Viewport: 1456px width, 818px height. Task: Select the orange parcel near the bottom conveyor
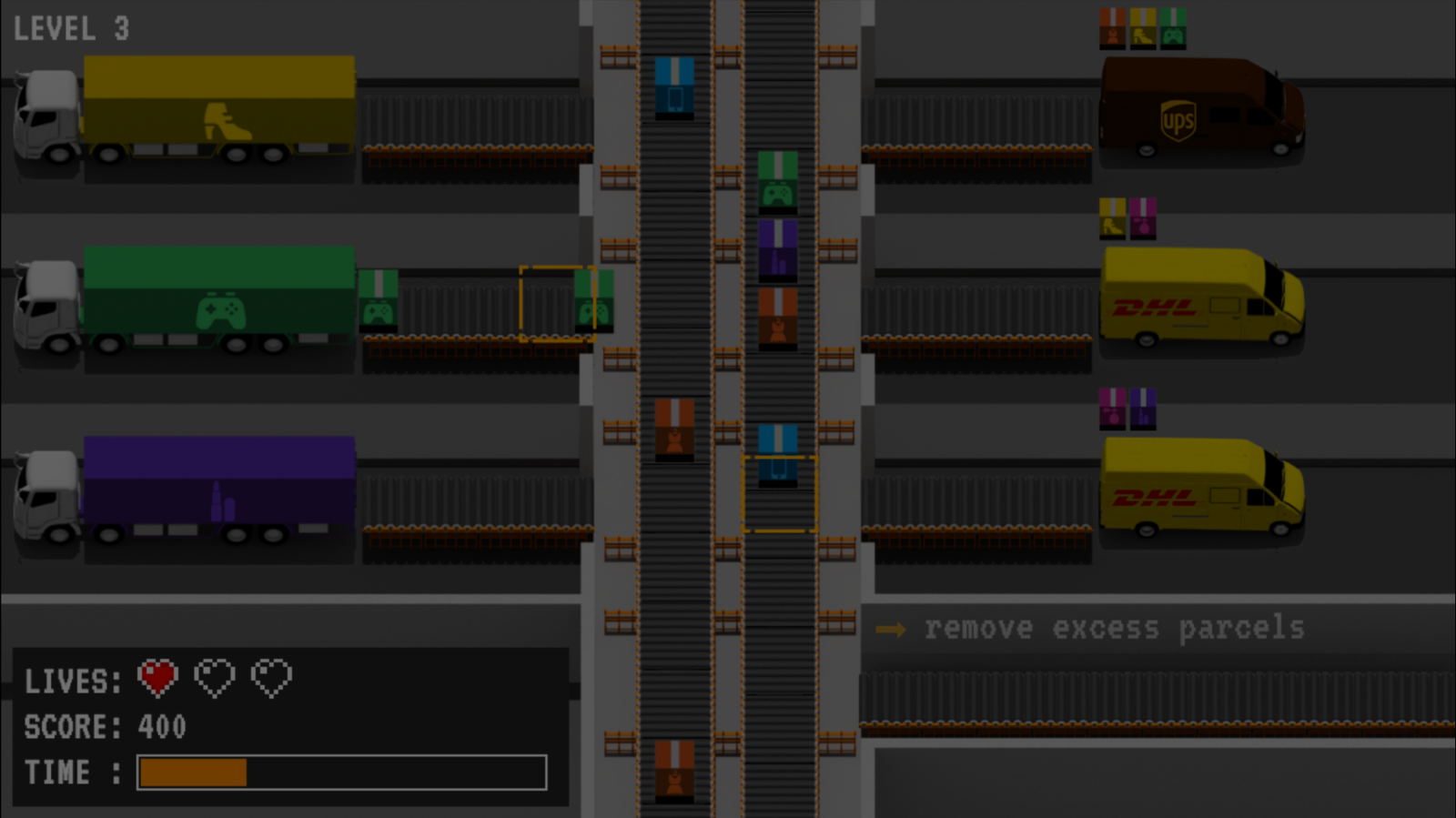pos(673,773)
